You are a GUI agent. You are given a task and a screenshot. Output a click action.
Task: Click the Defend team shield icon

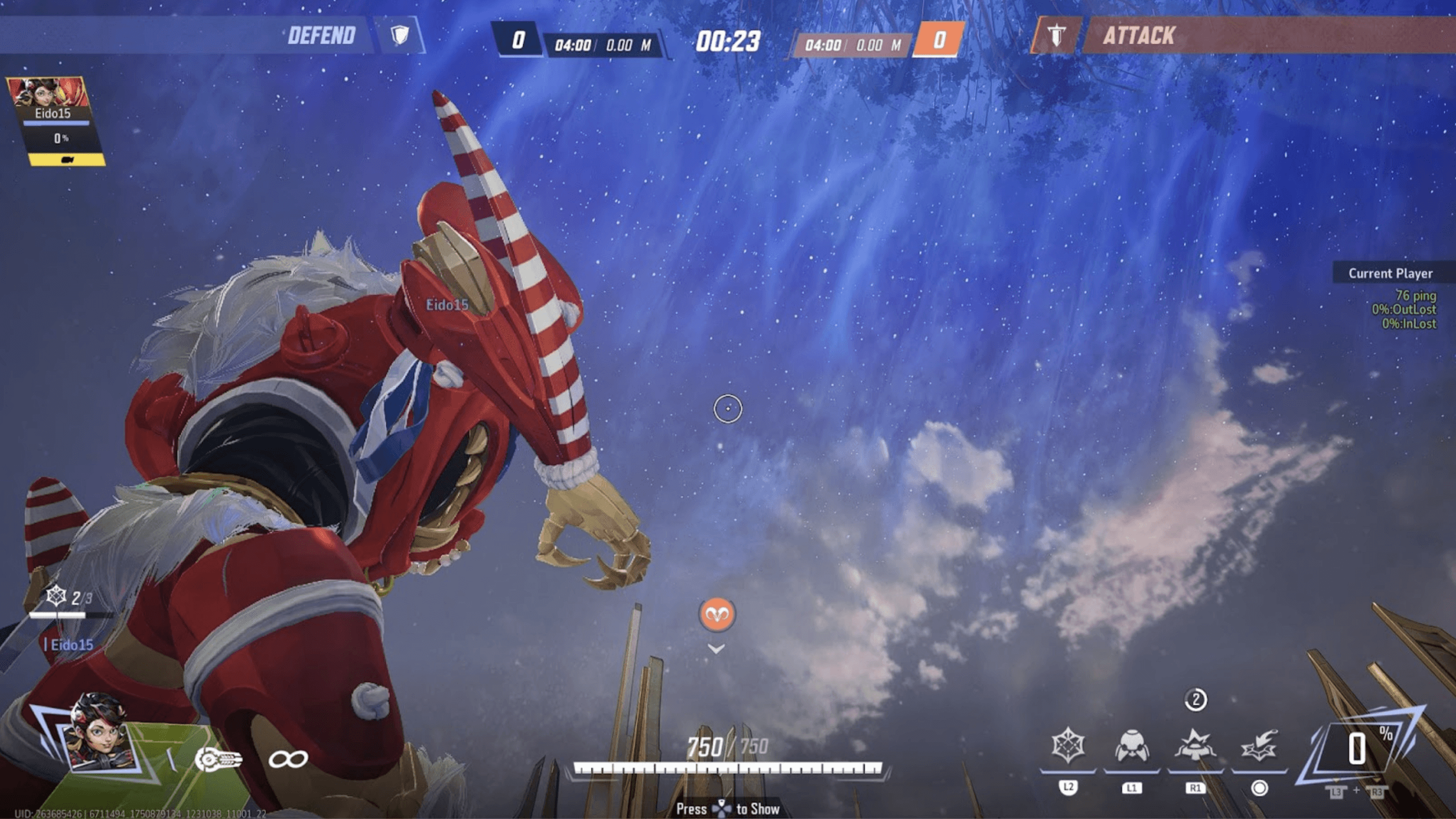(x=400, y=36)
